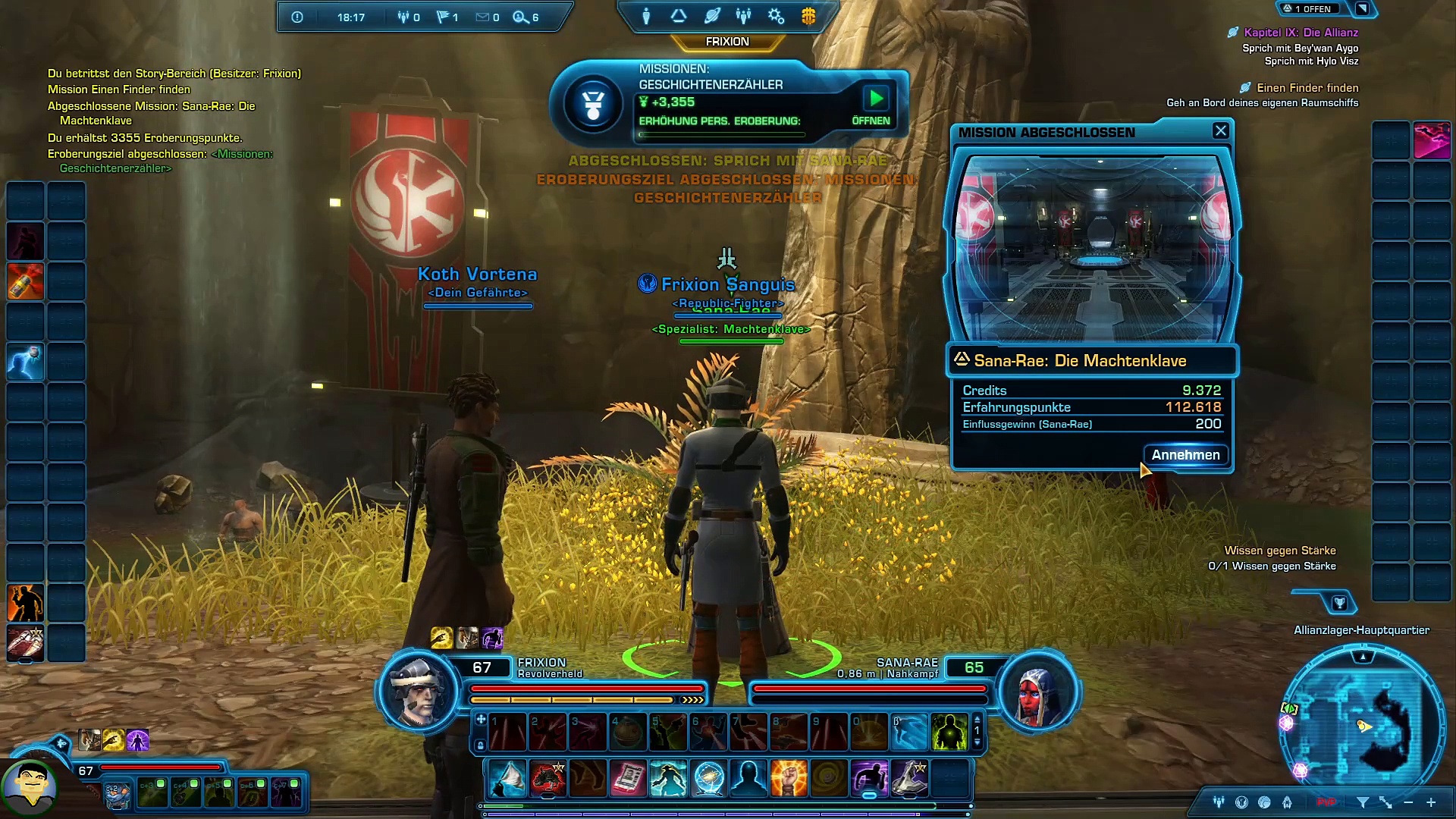Open the conquest objective via ÖFFNEN play button

[x=876, y=99]
